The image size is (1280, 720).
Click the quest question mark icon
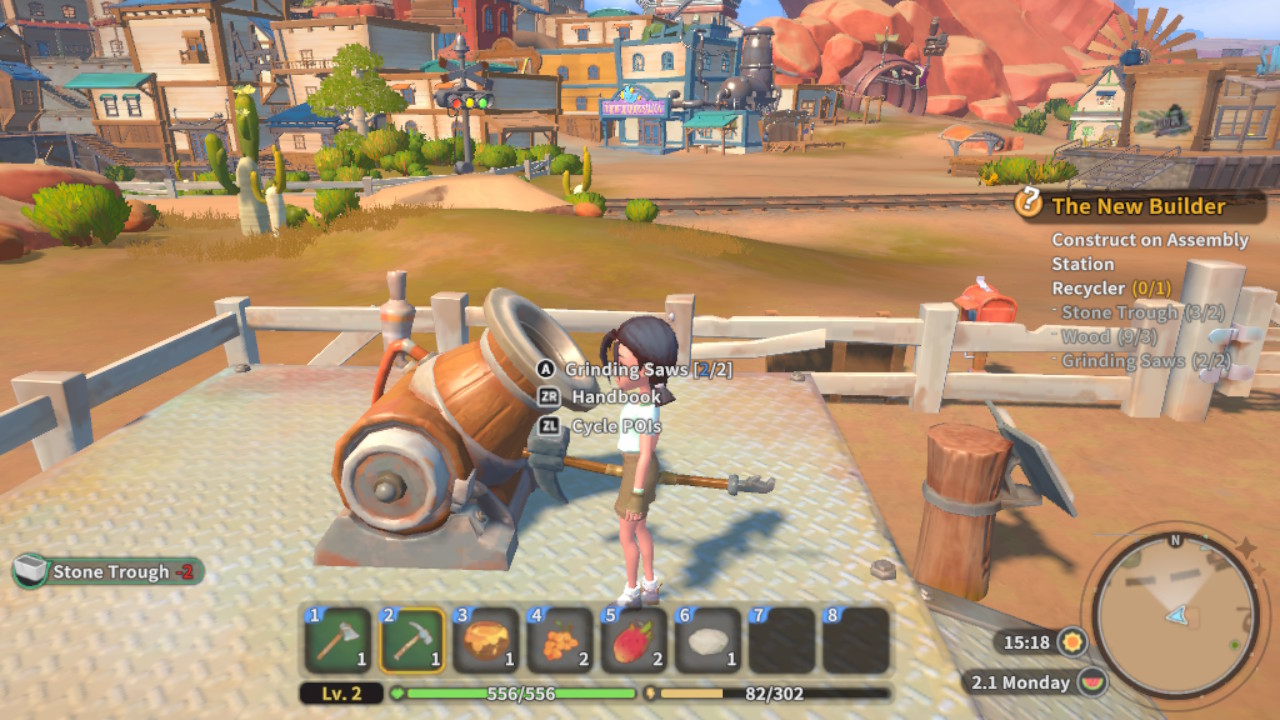[x=1028, y=204]
